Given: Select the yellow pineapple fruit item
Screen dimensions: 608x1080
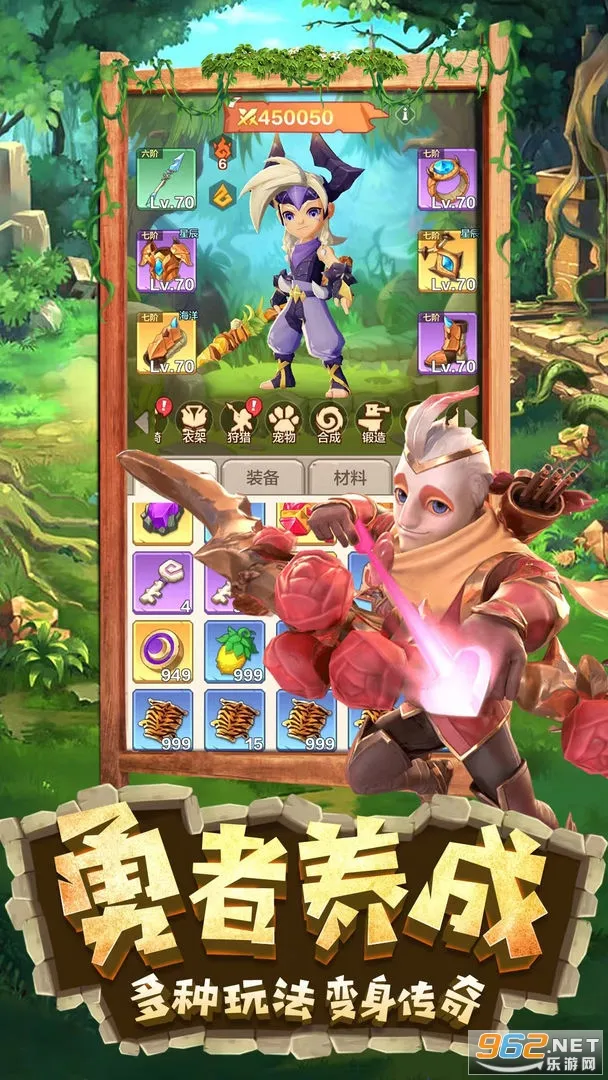Looking at the screenshot, I should pos(234,650).
